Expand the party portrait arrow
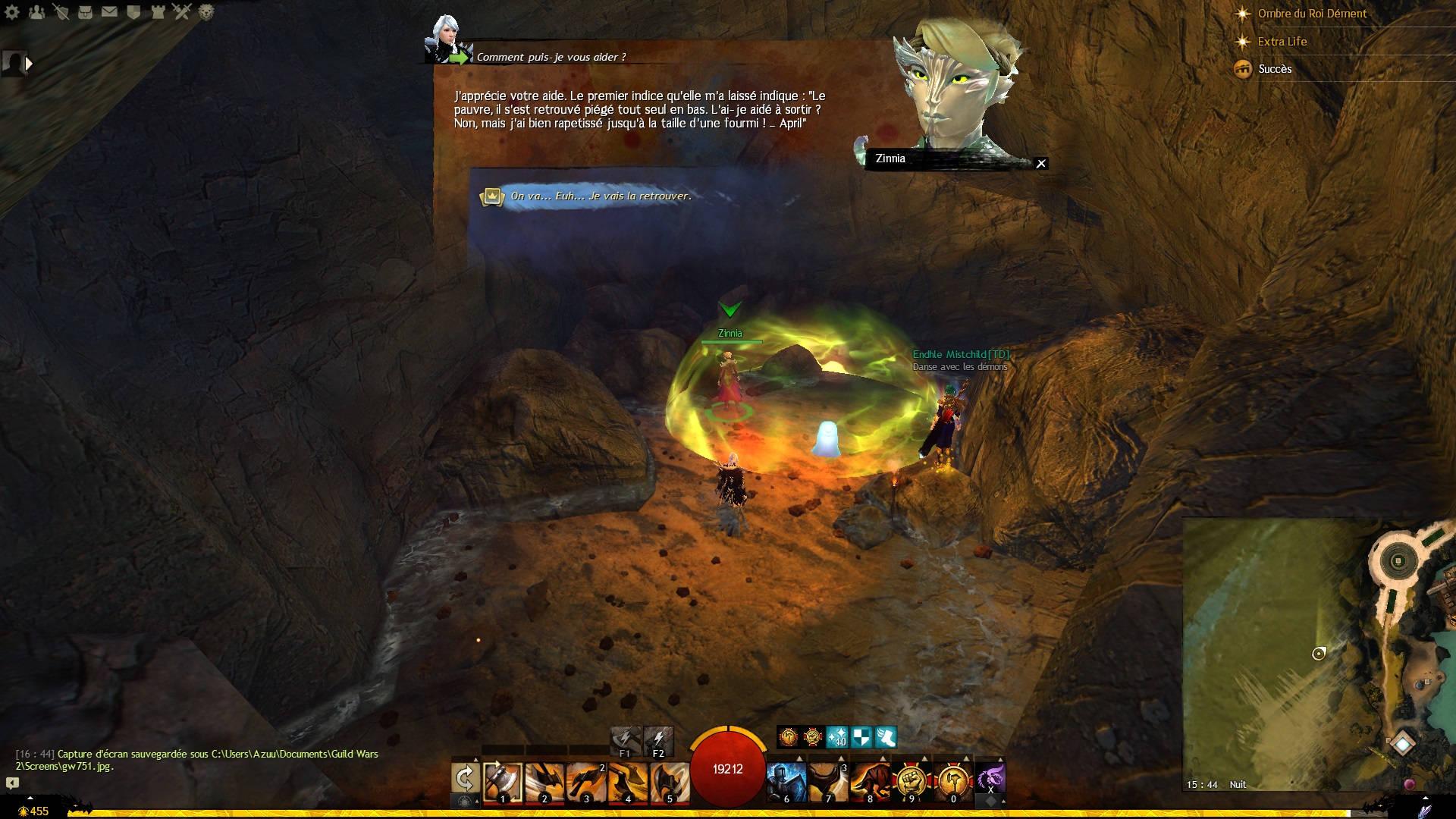This screenshot has width=1456, height=819. pos(30,64)
